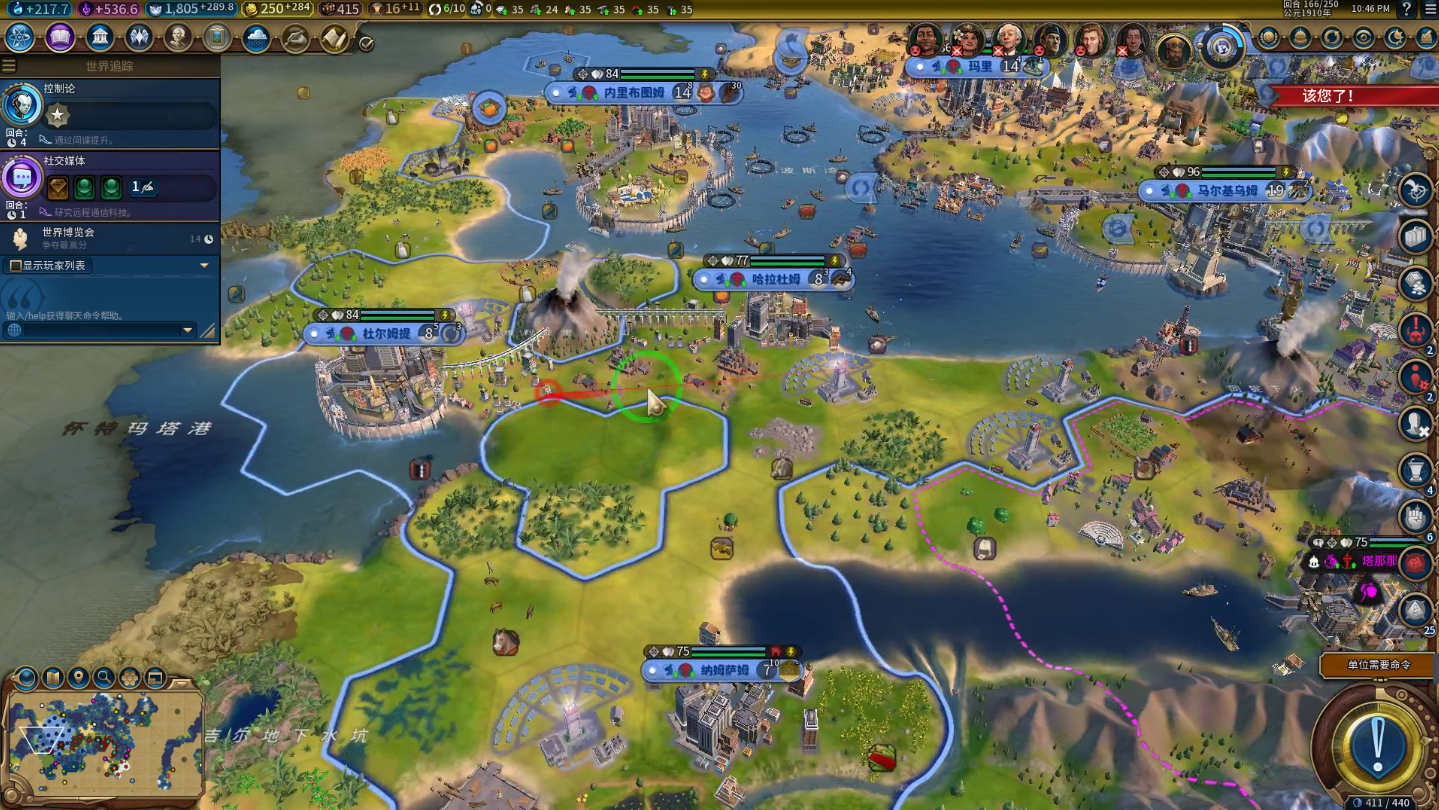
Task: Open the science tech tree atom button
Action: [x=20, y=38]
